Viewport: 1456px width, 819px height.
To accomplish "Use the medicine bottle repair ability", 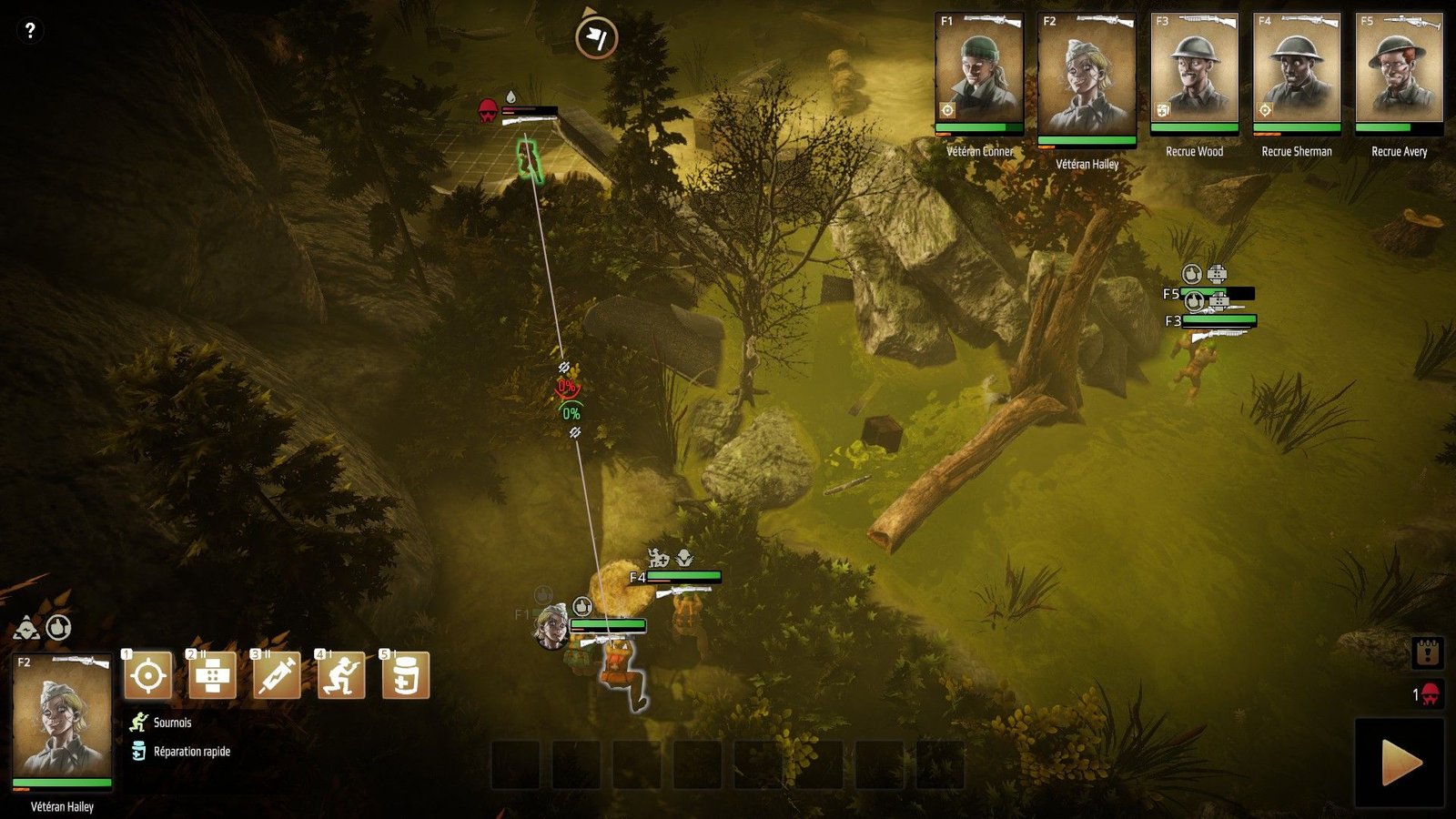I will coord(406,676).
